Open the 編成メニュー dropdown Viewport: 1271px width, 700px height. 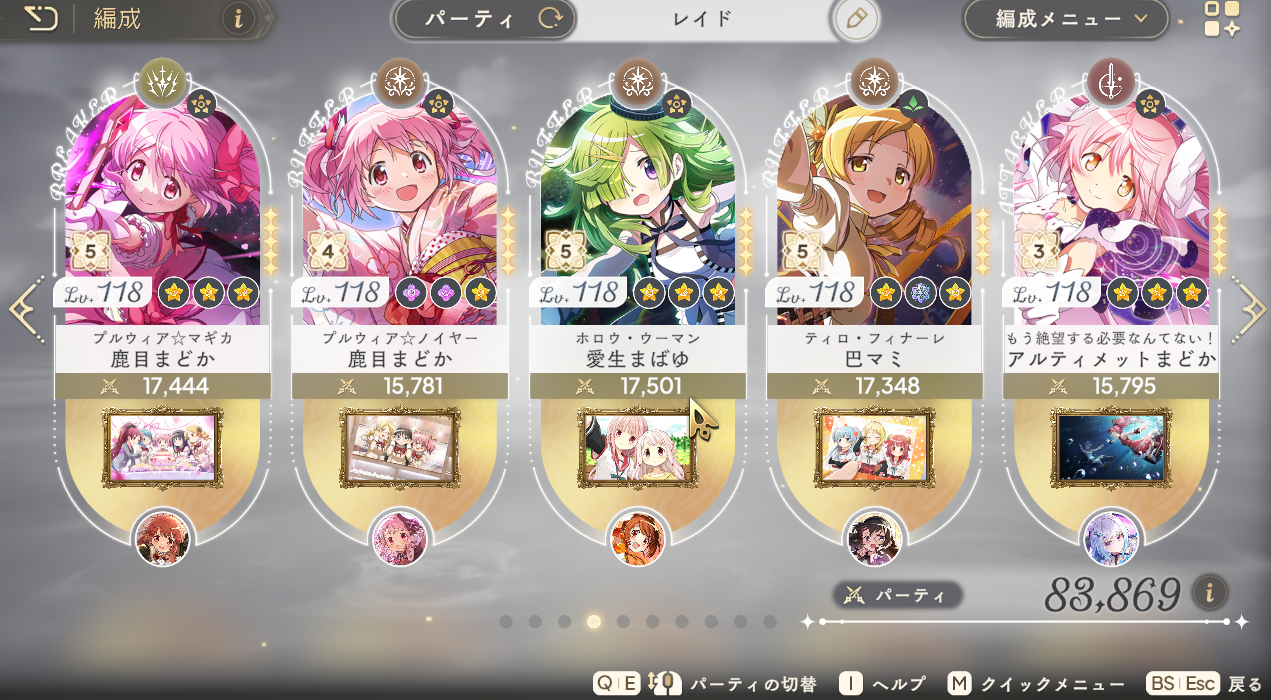[x=1066, y=19]
